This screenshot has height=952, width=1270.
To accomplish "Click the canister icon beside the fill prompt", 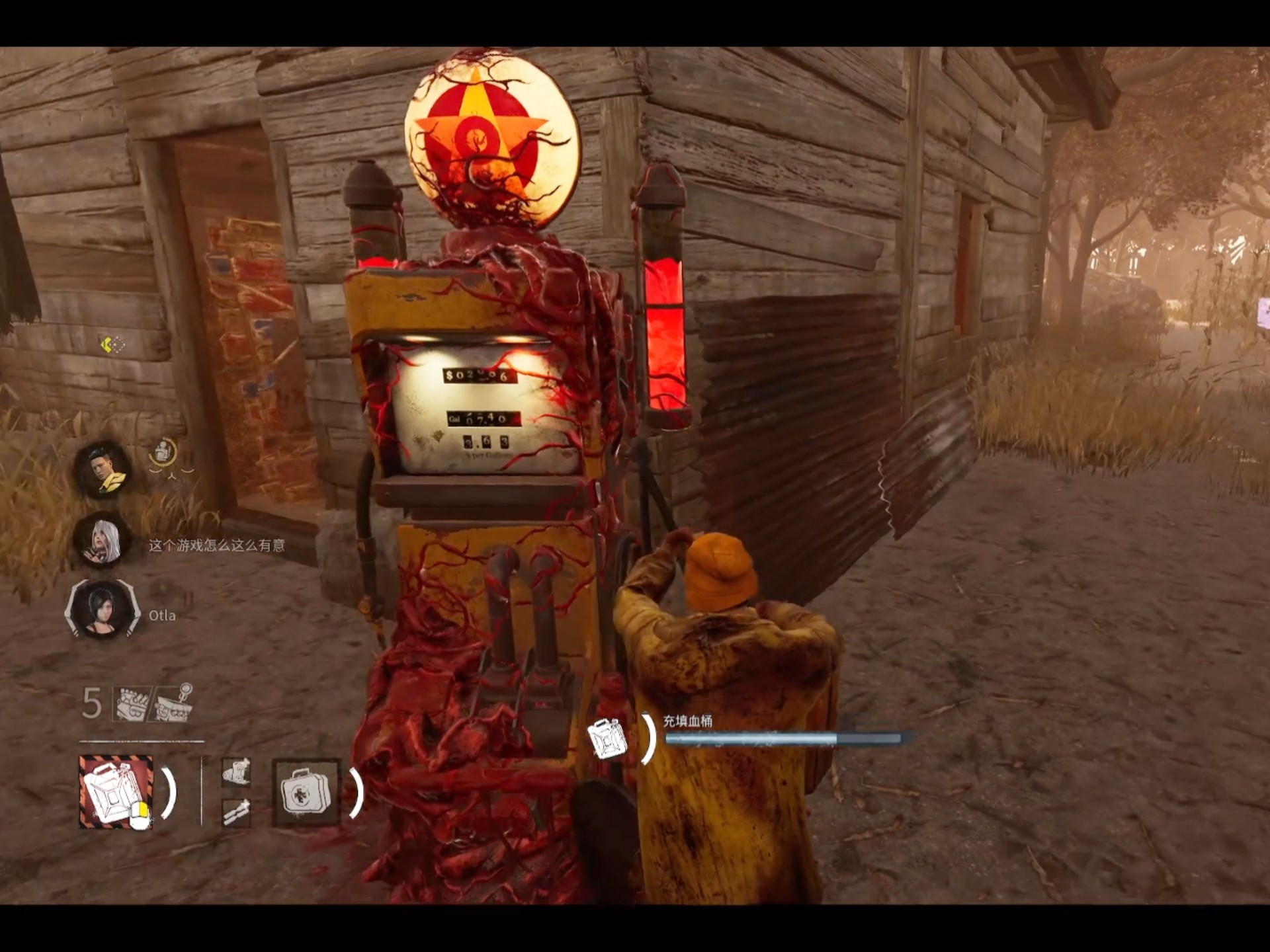I will 609,738.
